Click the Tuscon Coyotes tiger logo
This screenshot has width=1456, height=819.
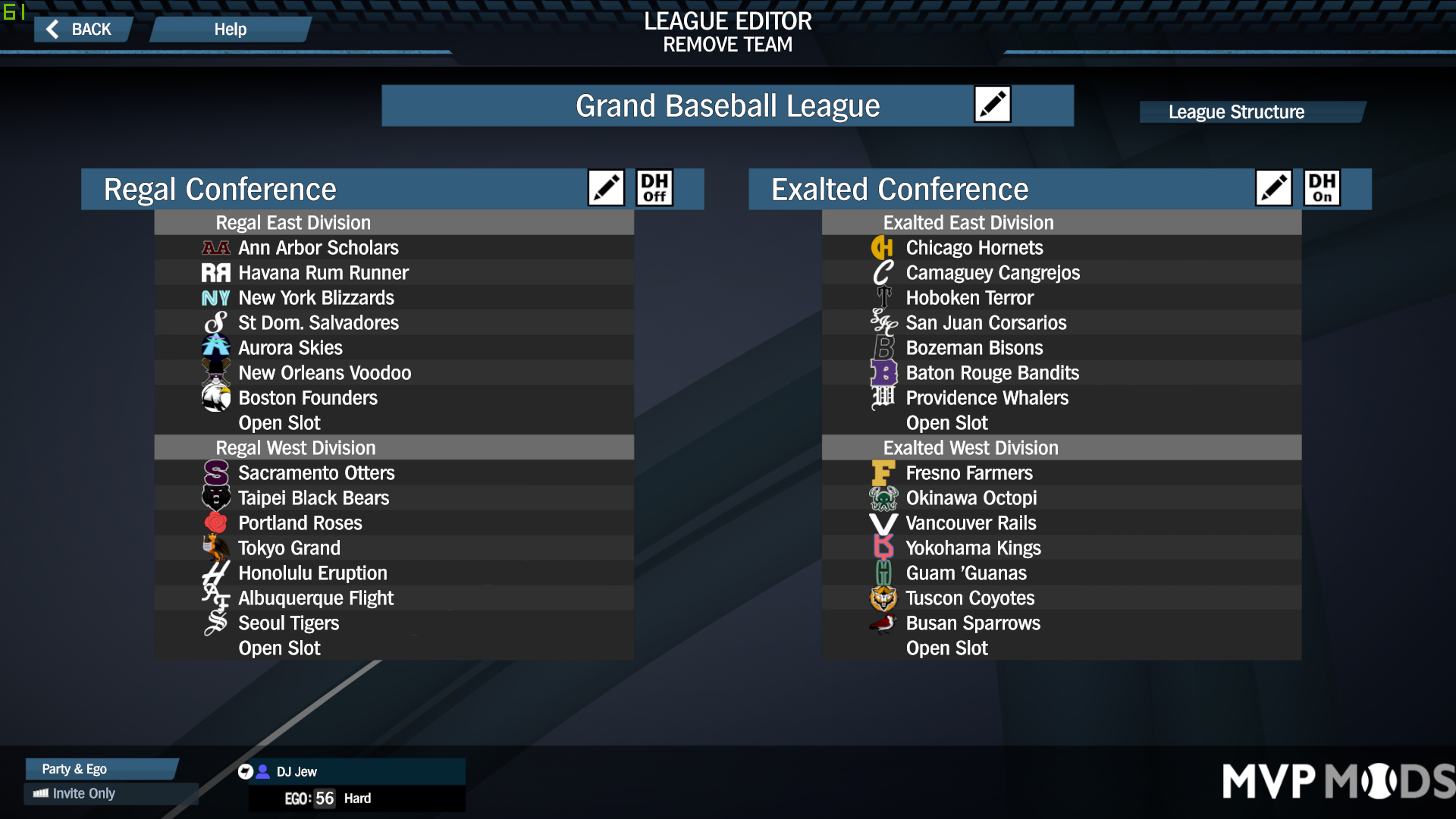(x=883, y=598)
